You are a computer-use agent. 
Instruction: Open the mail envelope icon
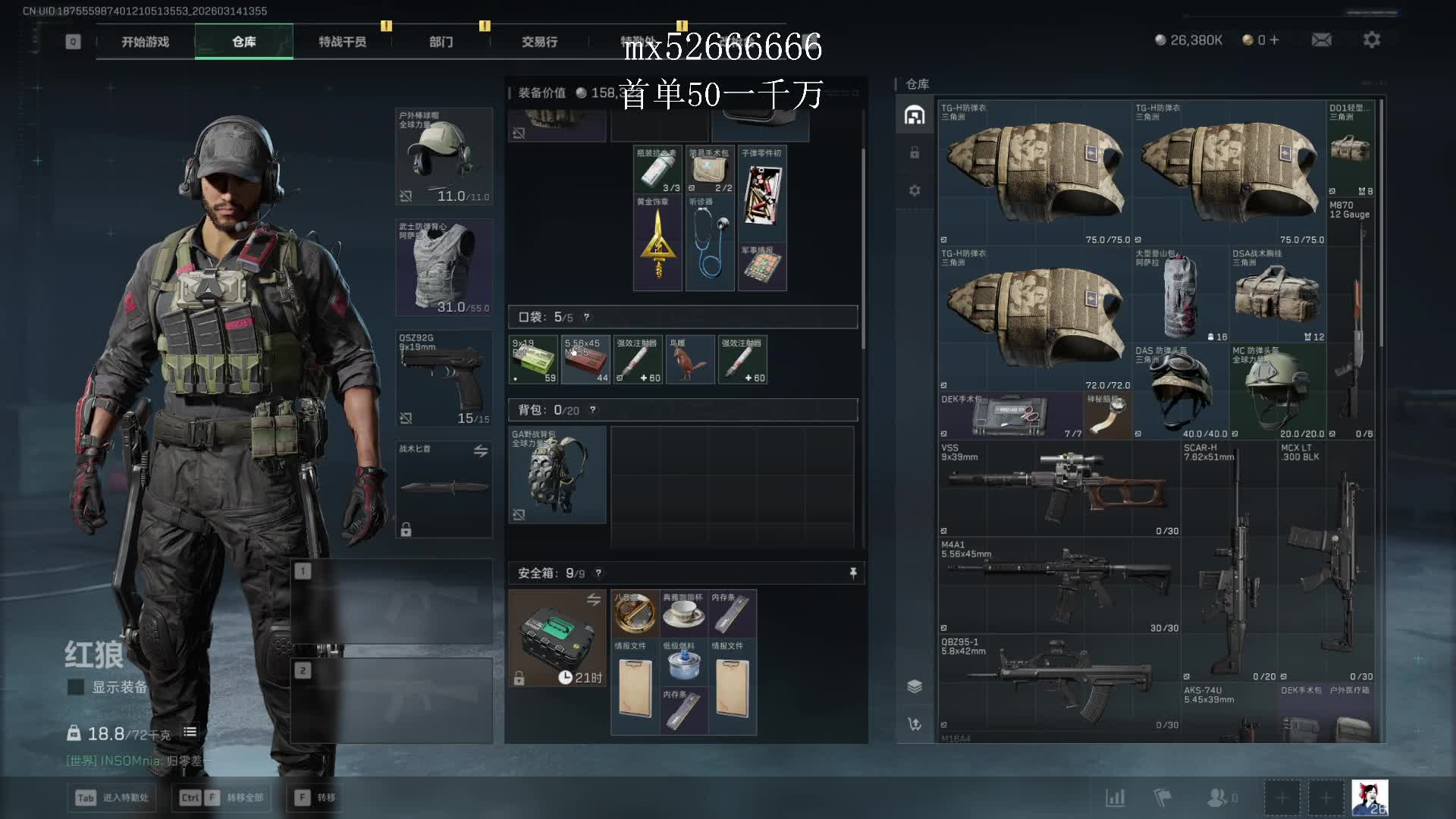pos(1321,39)
